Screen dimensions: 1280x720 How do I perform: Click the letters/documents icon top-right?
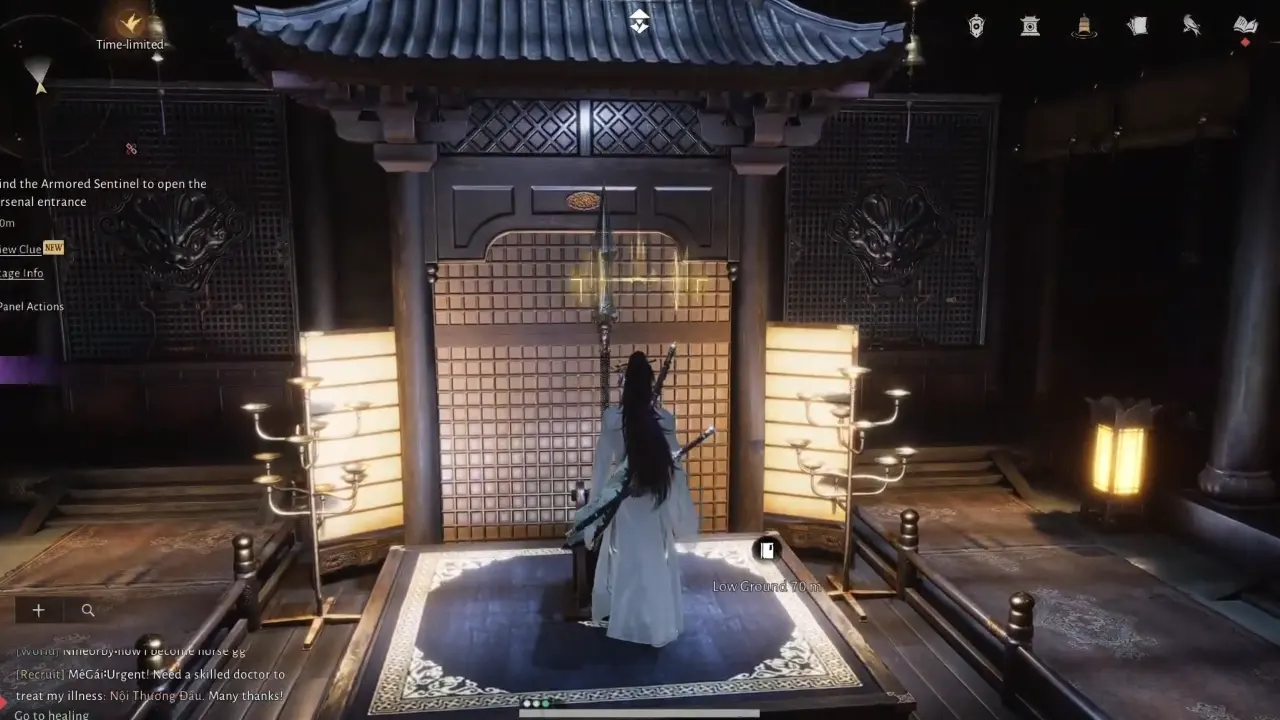pyautogui.click(x=1137, y=25)
